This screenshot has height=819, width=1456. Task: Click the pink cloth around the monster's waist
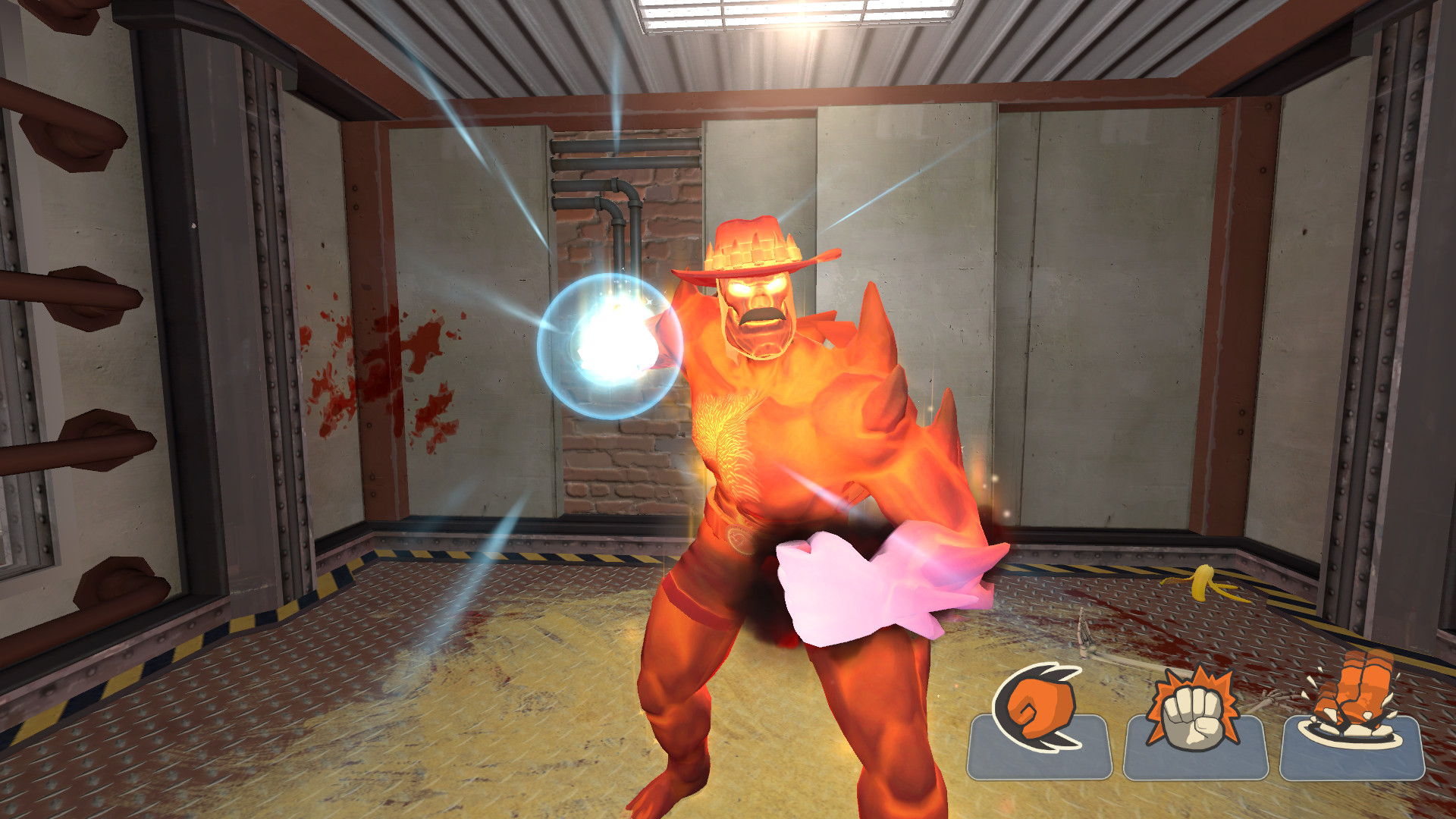(x=857, y=584)
